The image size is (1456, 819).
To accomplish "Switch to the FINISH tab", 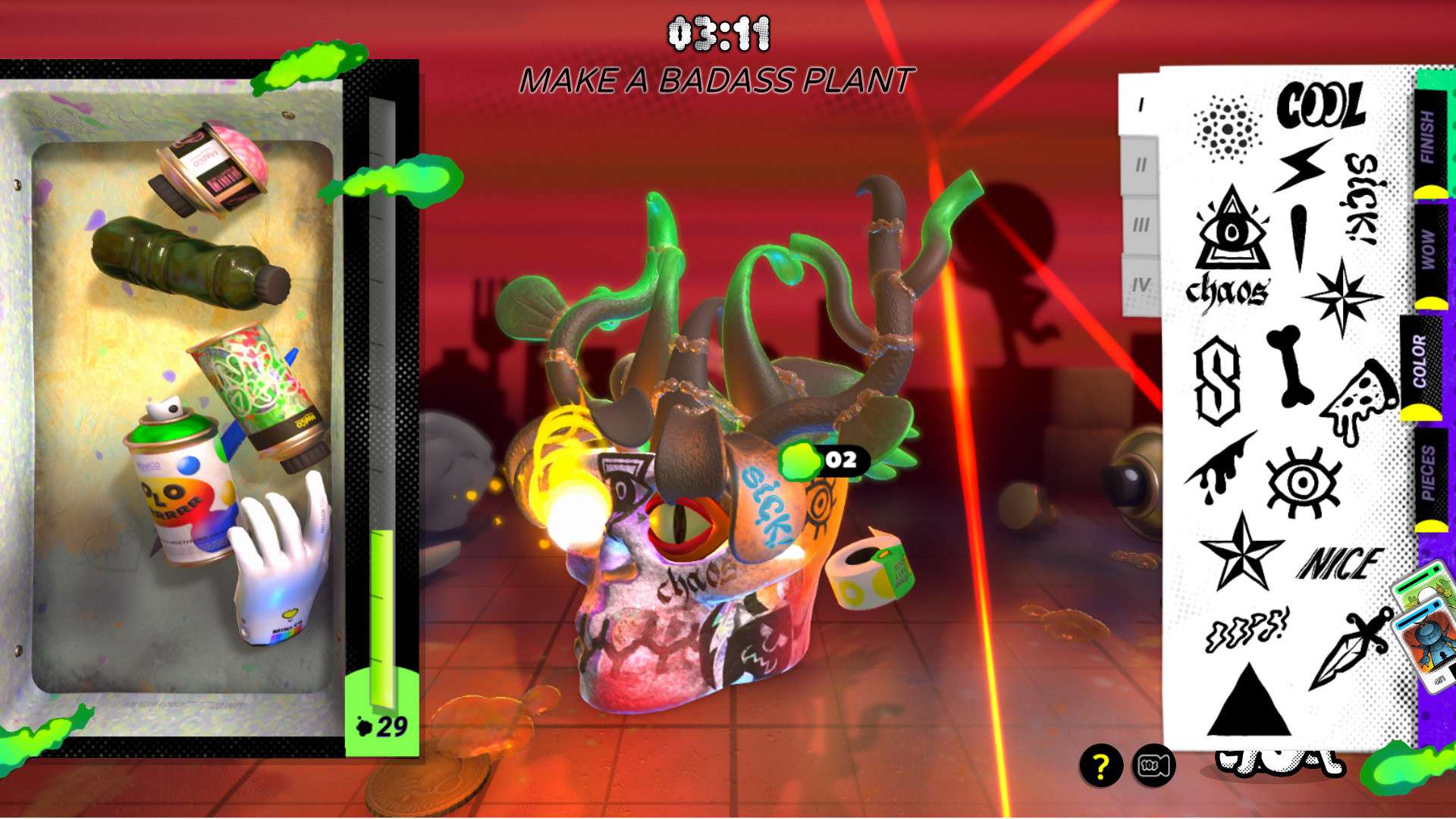I will point(1429,138).
